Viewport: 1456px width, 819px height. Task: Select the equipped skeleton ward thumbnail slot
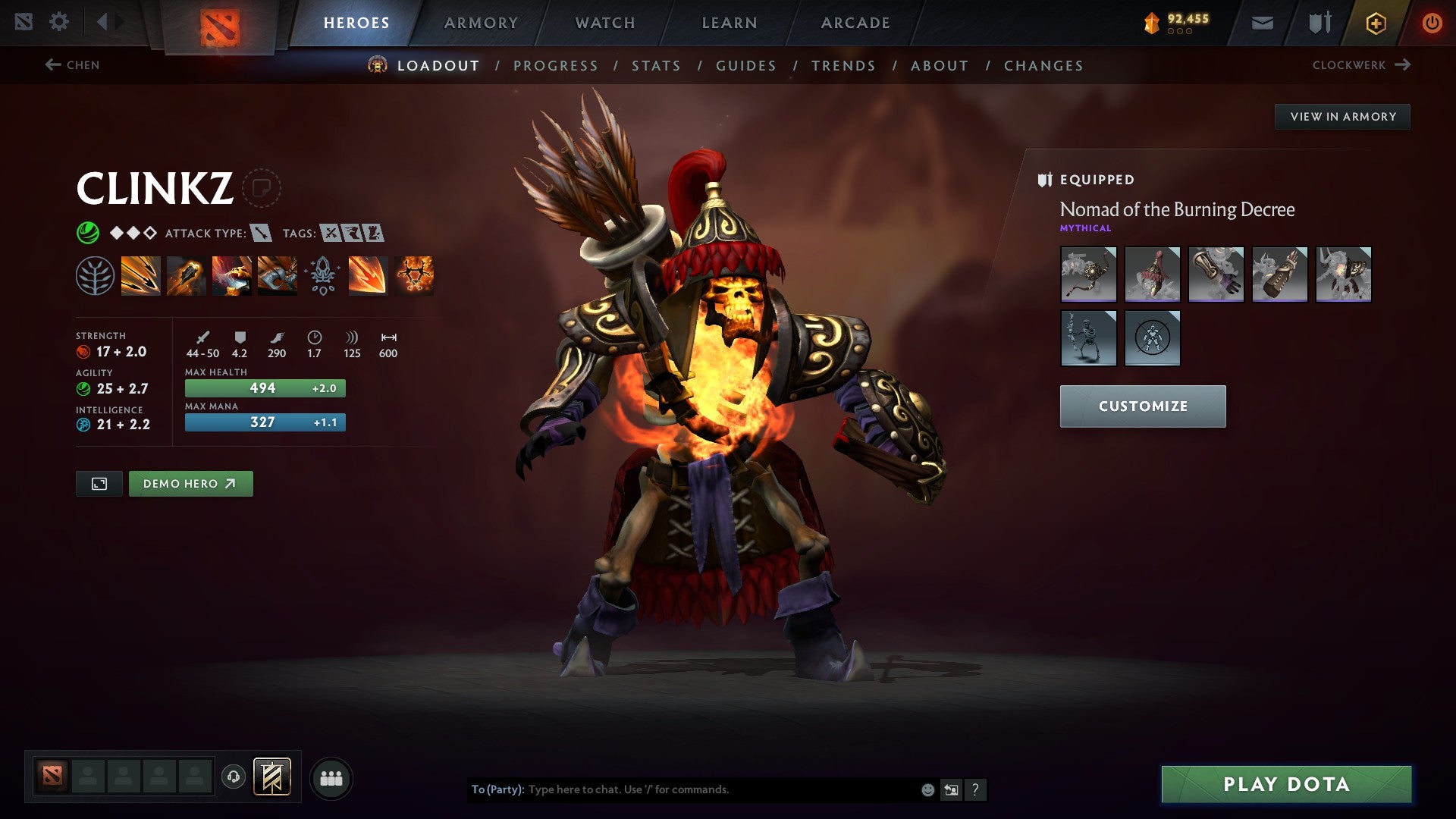1088,338
